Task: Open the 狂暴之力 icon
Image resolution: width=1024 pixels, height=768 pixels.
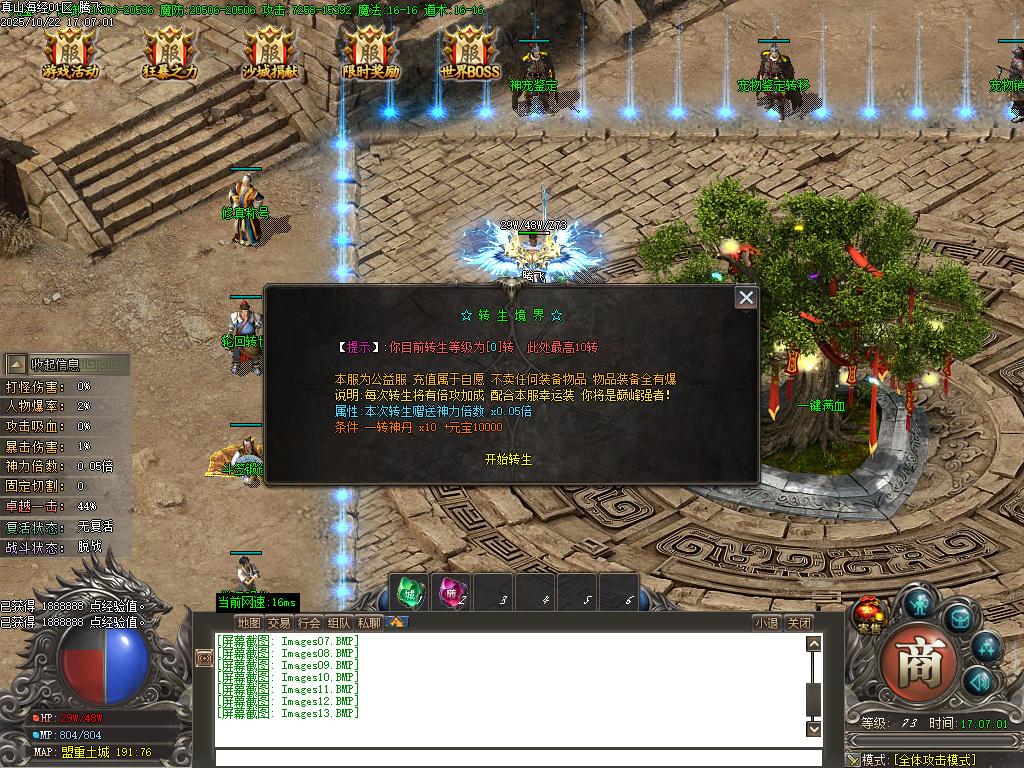Action: tap(170, 53)
